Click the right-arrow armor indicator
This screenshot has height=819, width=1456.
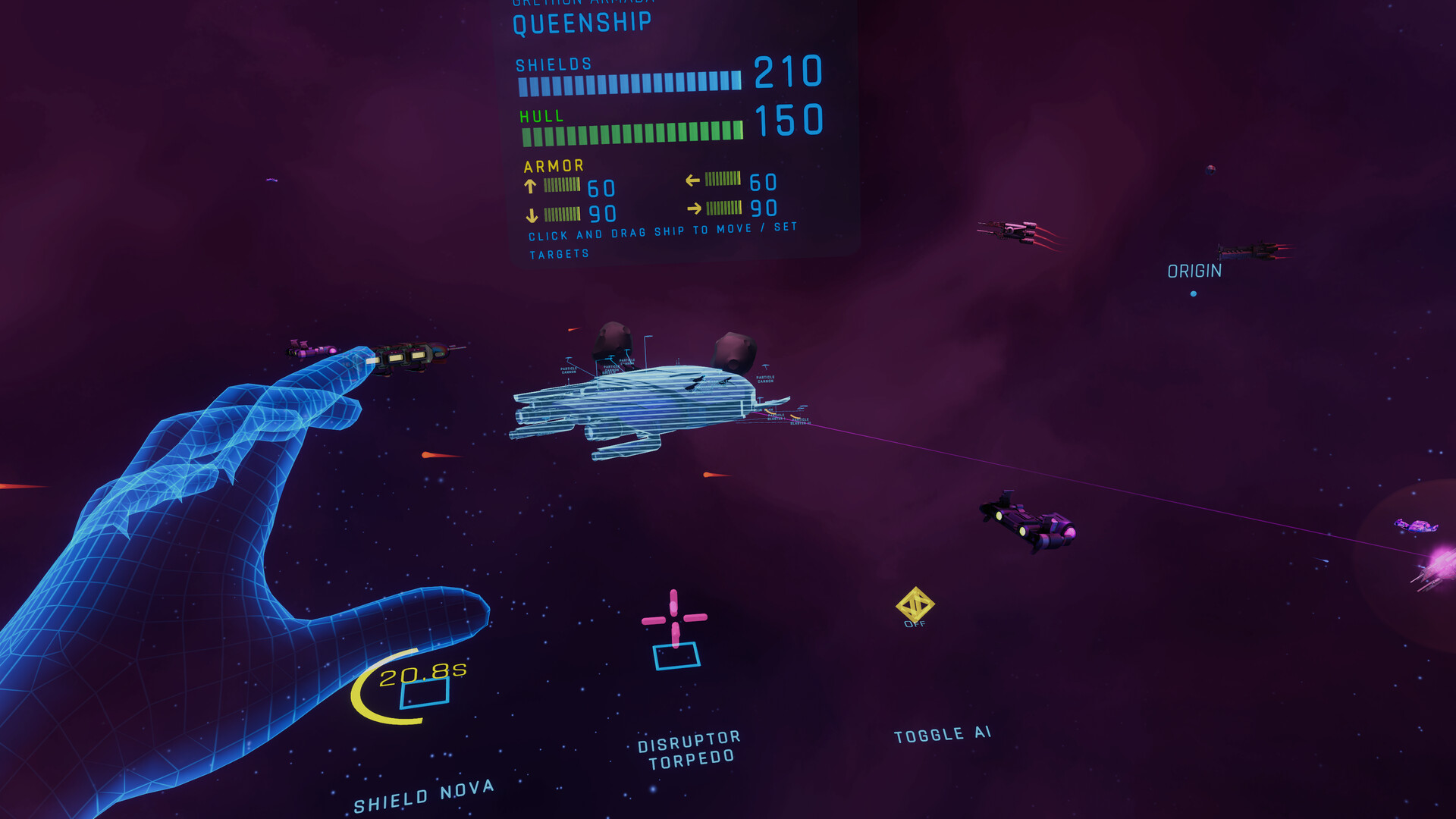coord(695,209)
